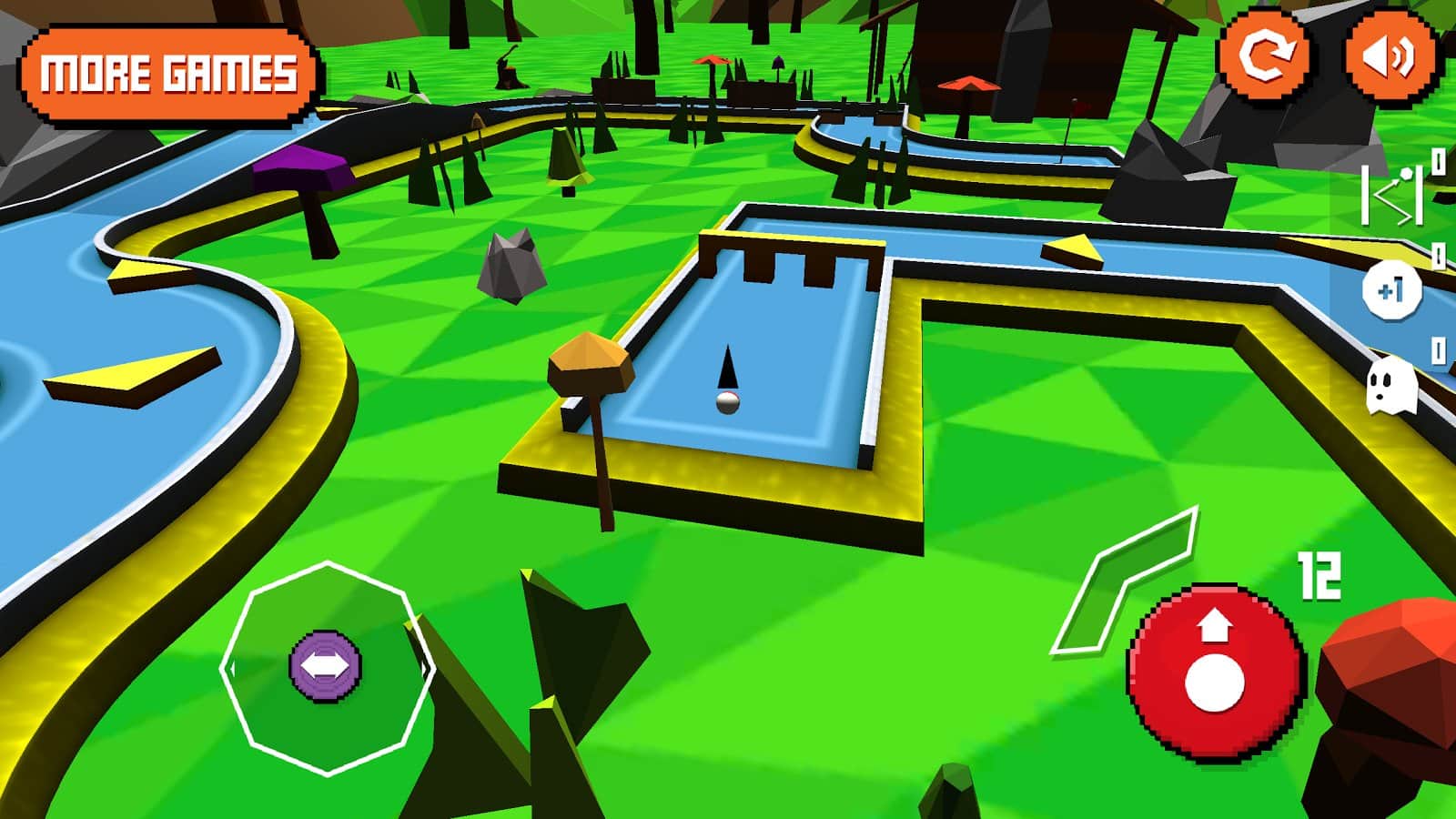
Task: Toggle sound with the speaker button
Action: click(x=1390, y=56)
